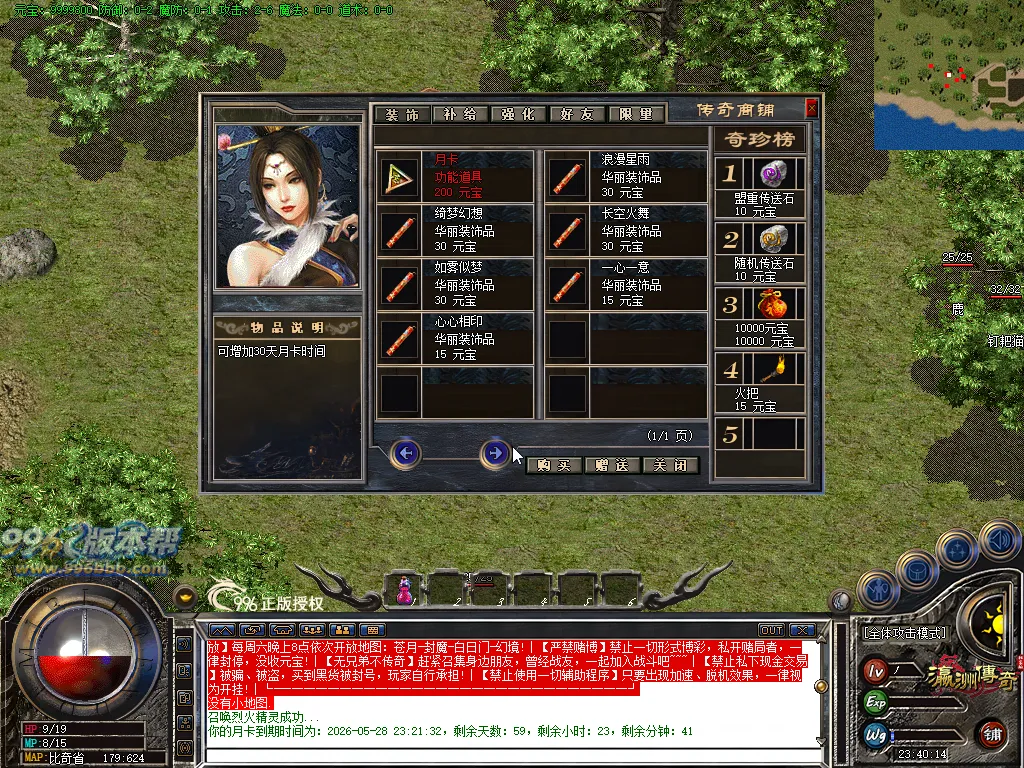Click the 购买 buy button
The height and width of the screenshot is (768, 1024).
pos(553,465)
